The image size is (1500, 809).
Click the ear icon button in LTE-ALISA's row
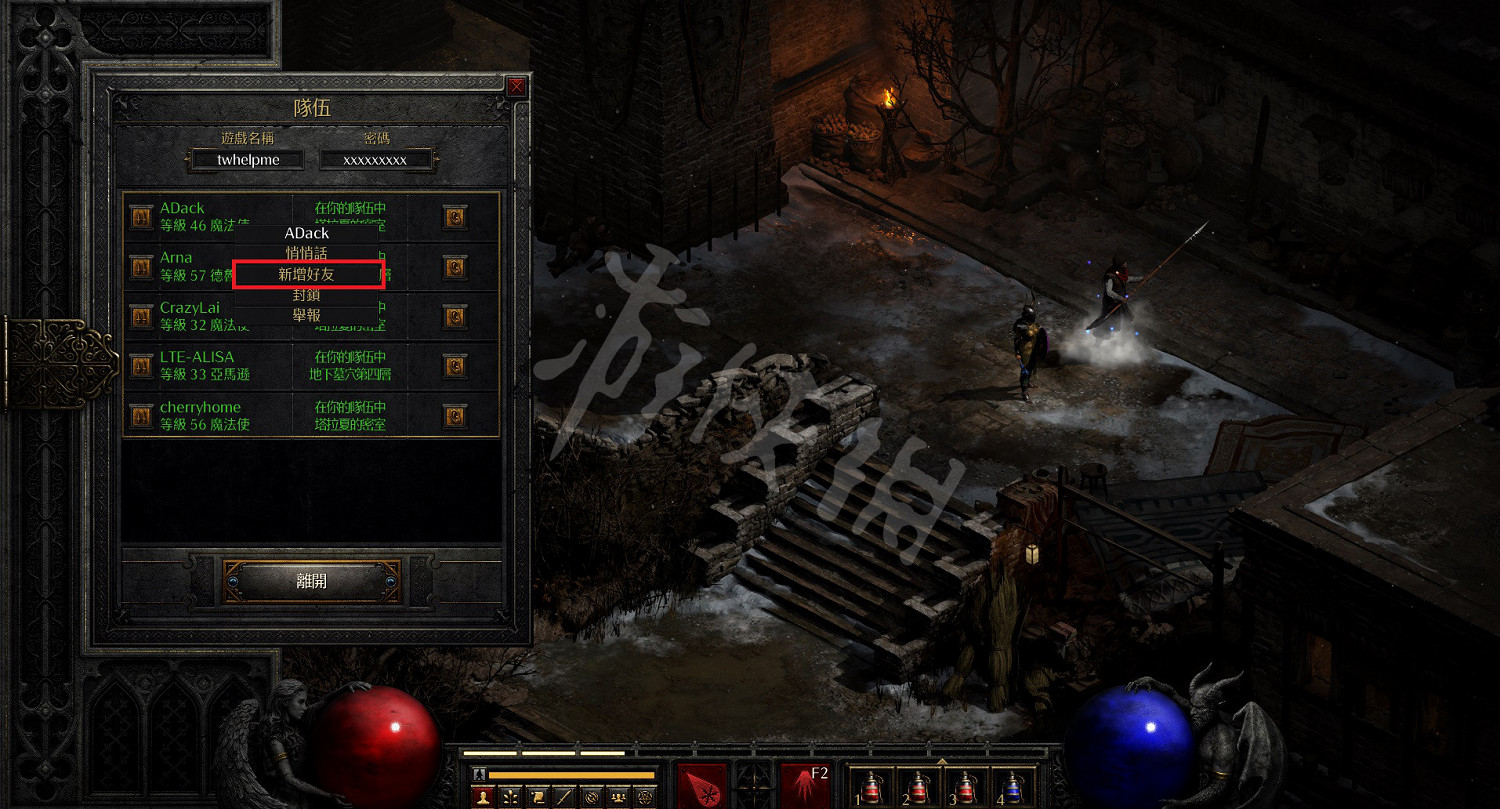(455, 366)
